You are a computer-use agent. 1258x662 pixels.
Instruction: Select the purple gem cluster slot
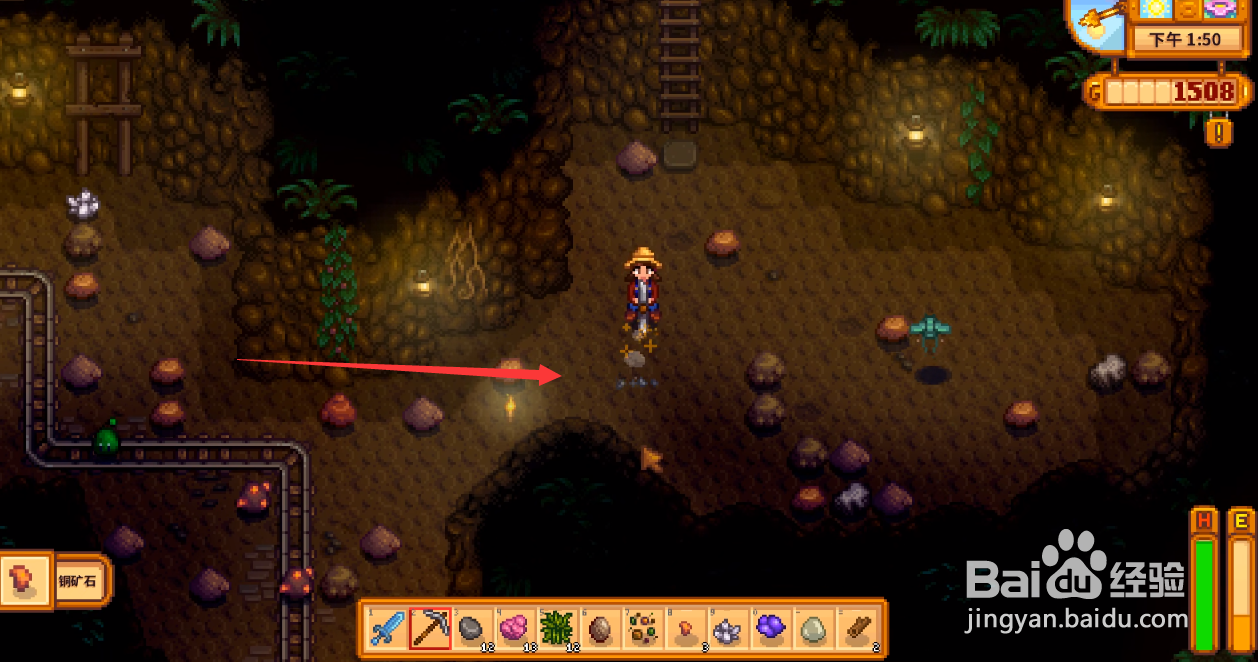click(772, 629)
